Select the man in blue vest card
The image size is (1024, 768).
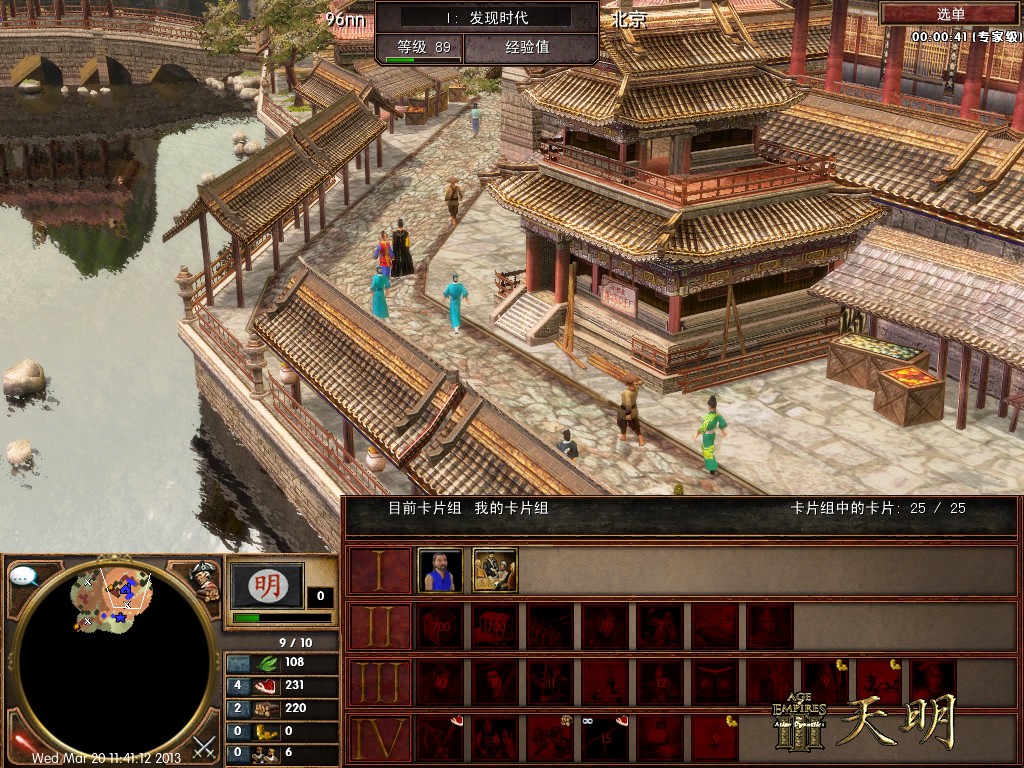tap(440, 570)
